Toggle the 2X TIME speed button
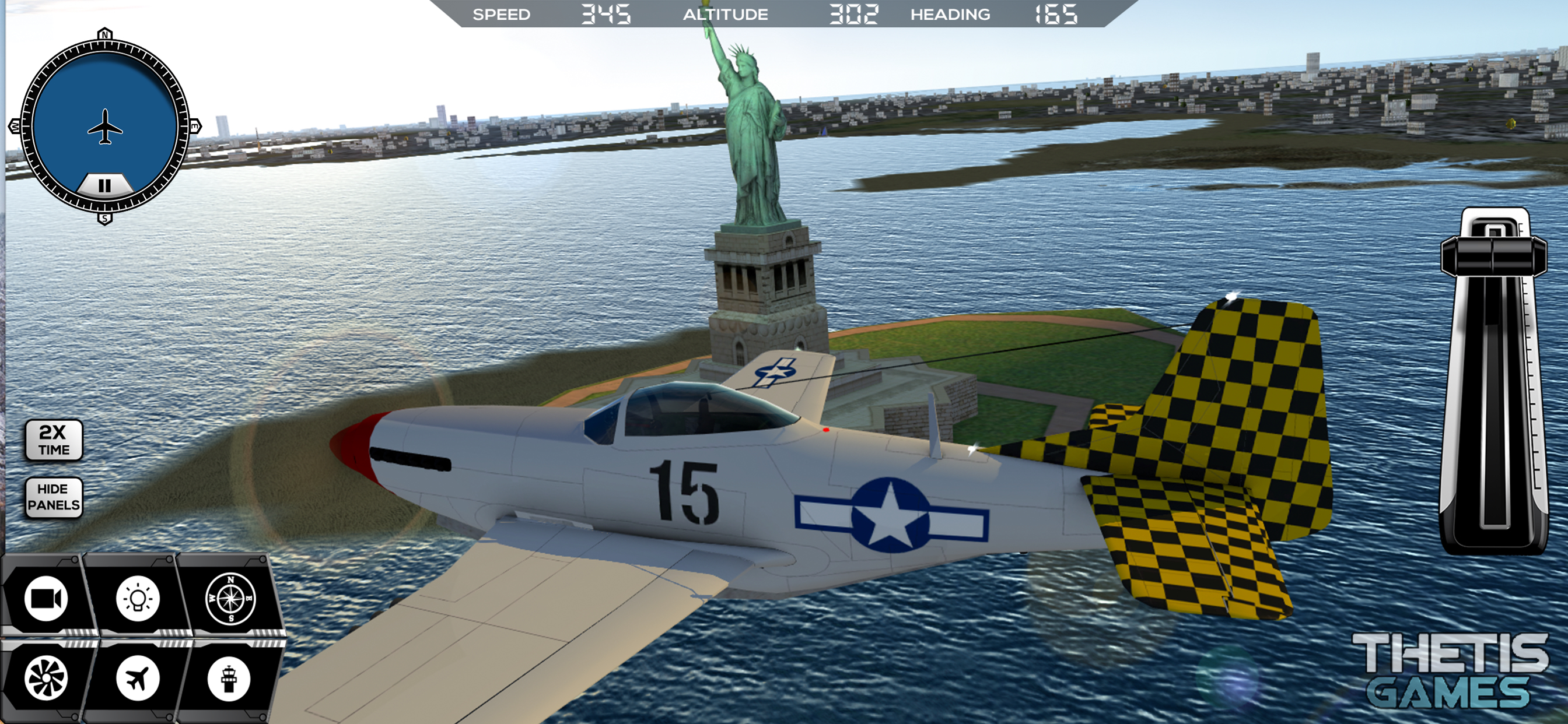 tap(54, 440)
